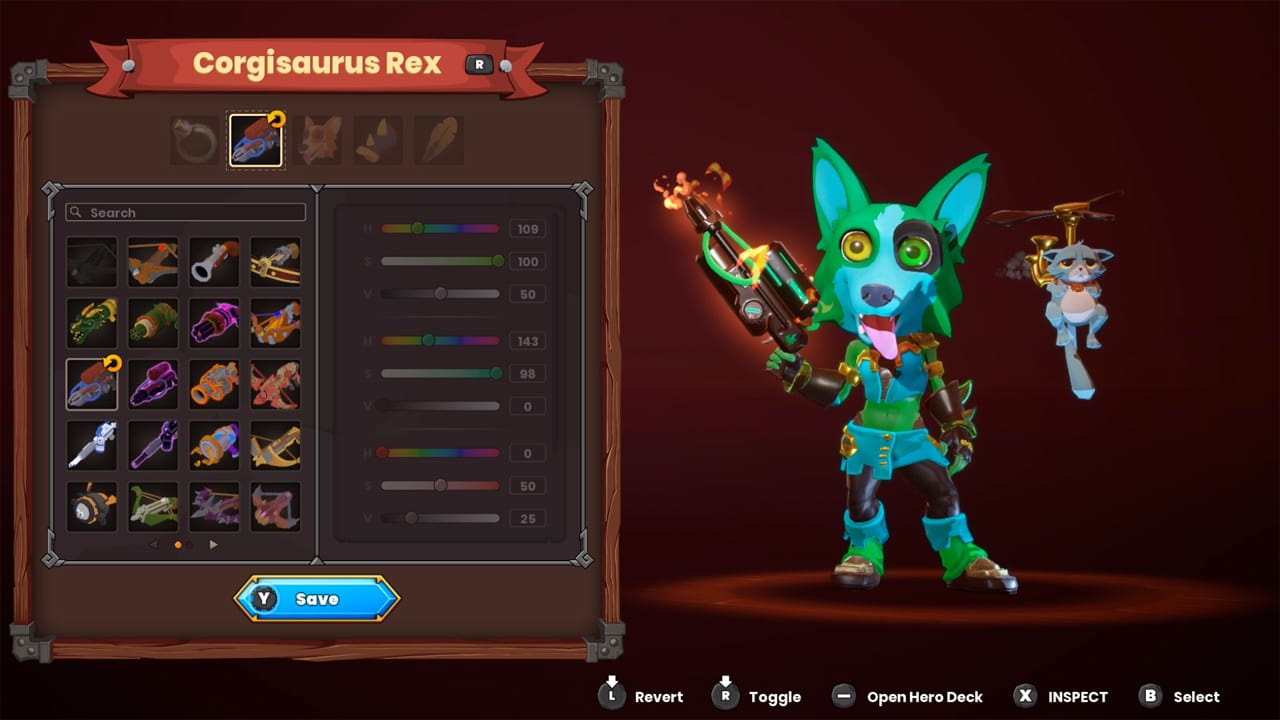Select the collar equipment slot icon
1280x720 pixels.
(193, 140)
